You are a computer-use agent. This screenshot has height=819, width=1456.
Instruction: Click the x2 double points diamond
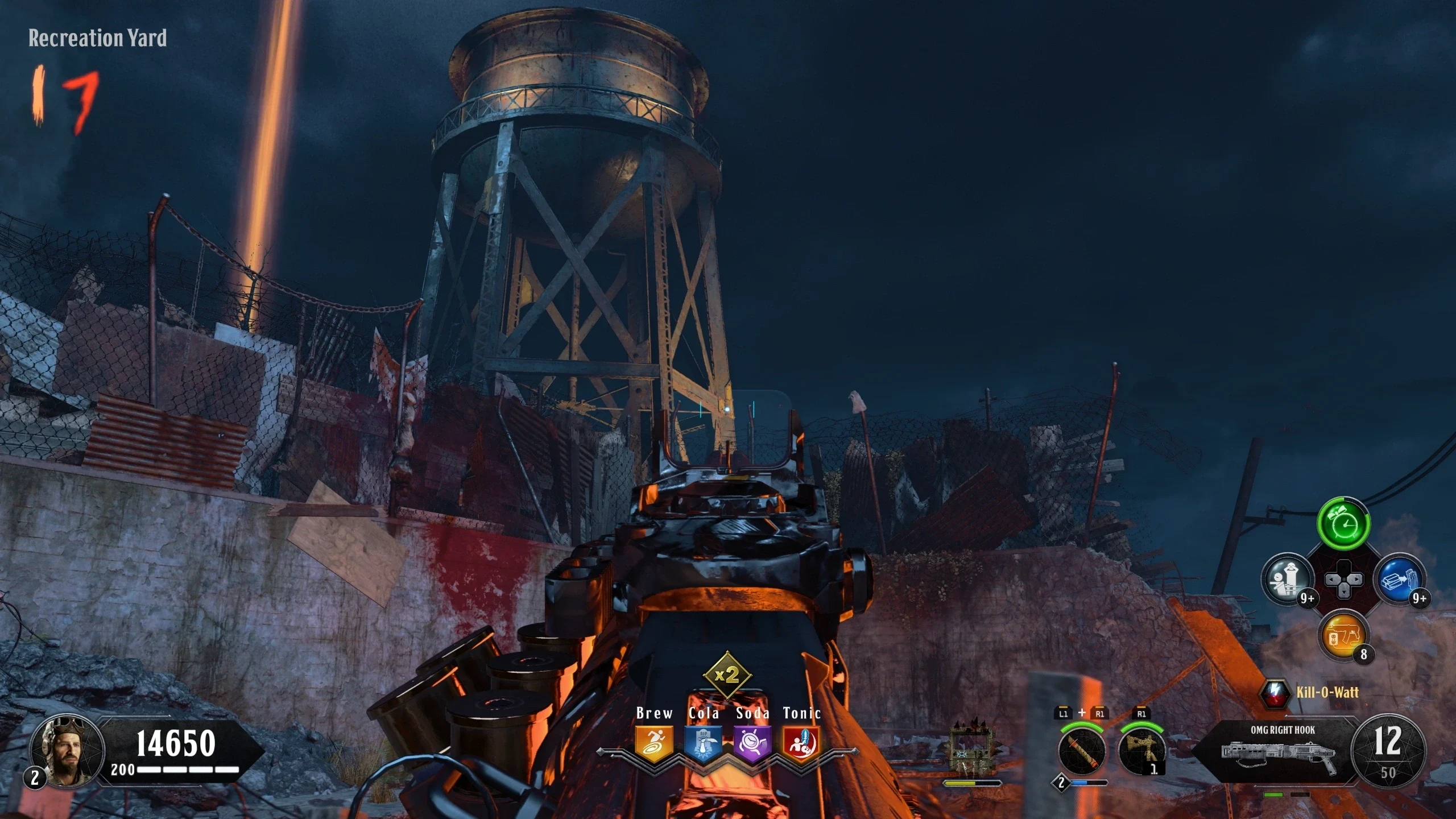727,675
